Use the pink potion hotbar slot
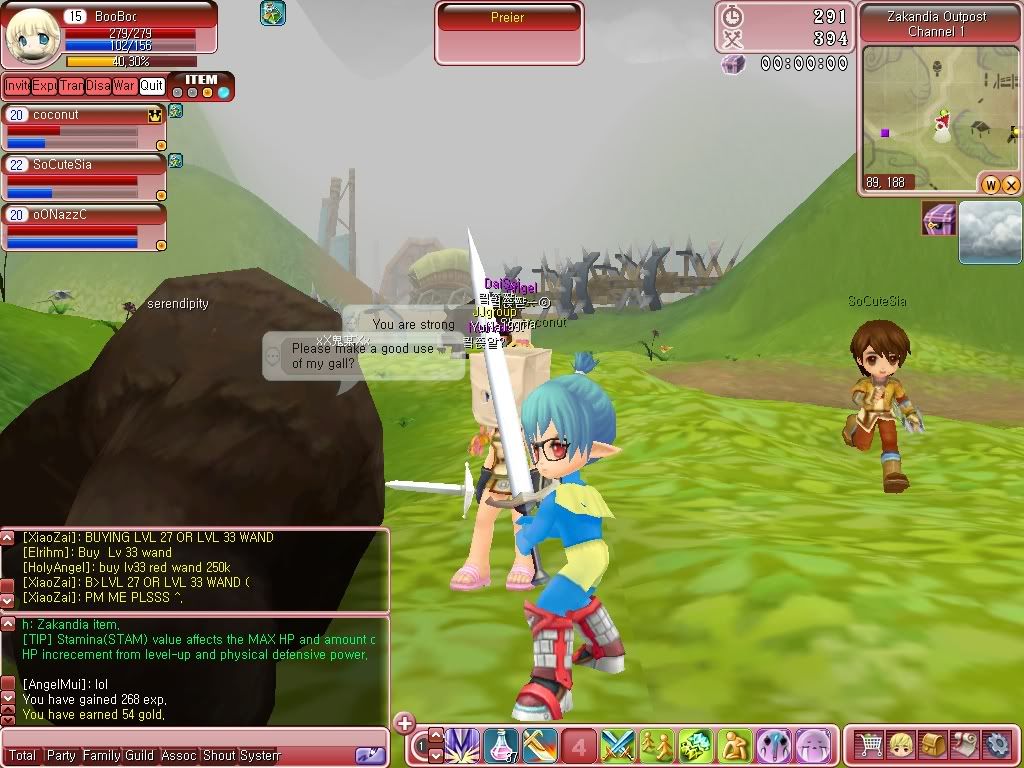 coord(501,746)
